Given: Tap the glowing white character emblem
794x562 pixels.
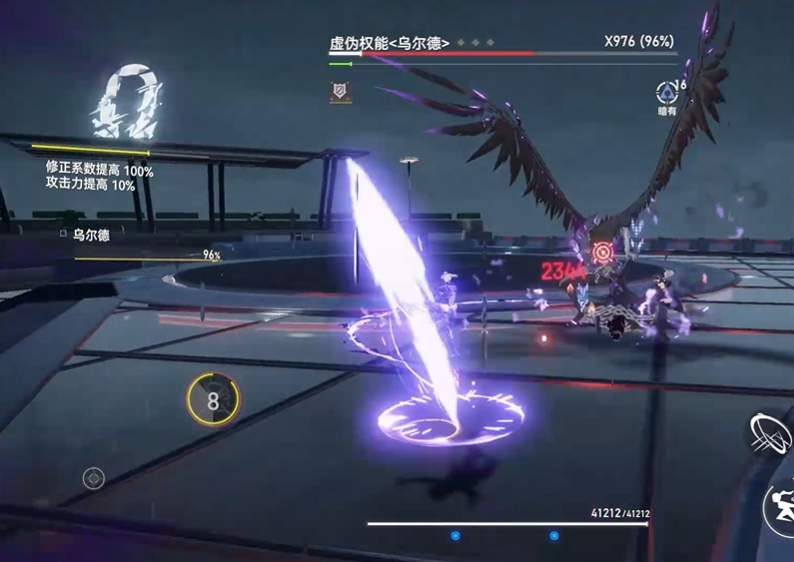Looking at the screenshot, I should [124, 103].
